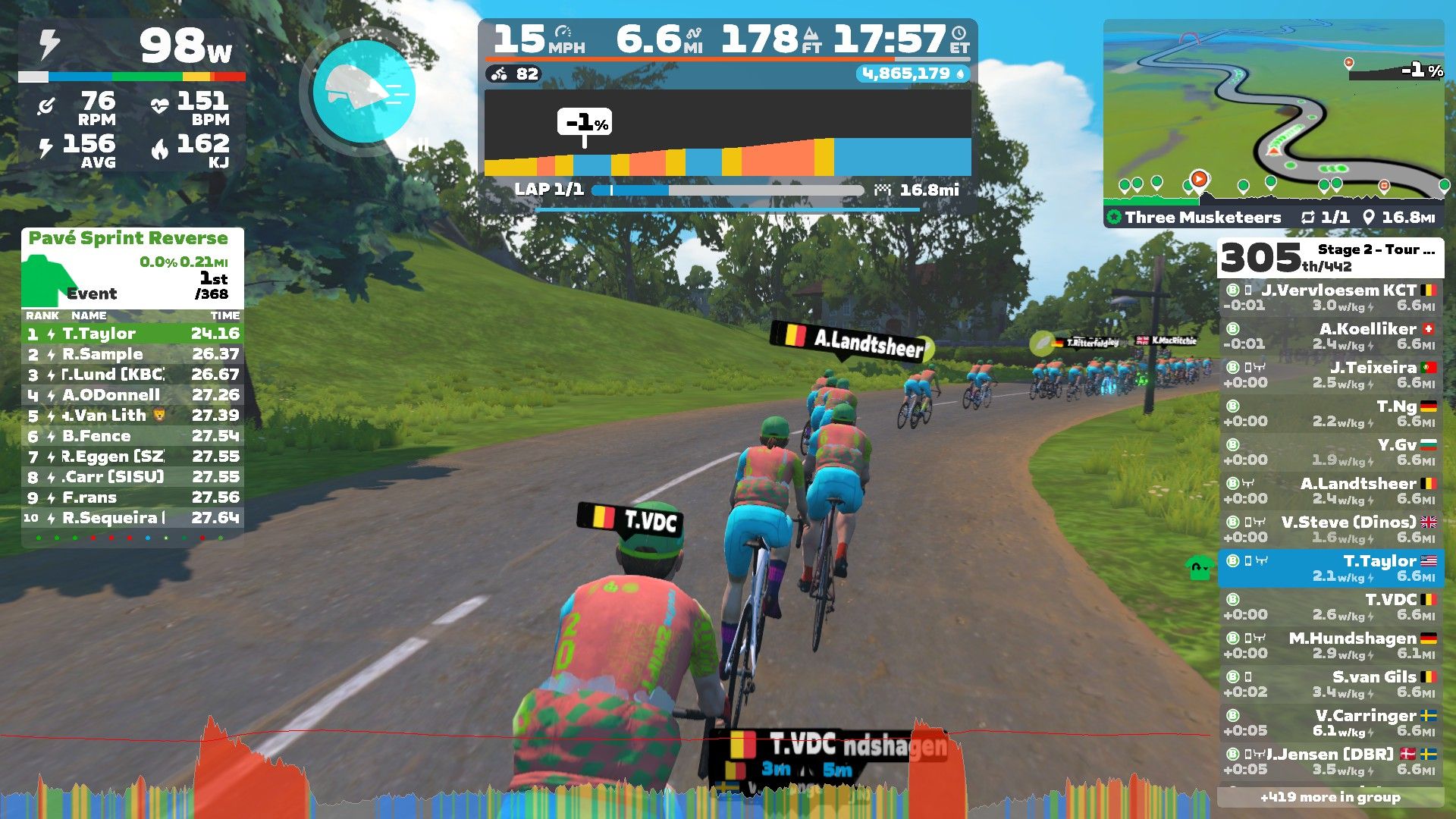Viewport: 1456px width, 819px height.
Task: Select J.Vervloesem KCT in nearby riders list
Action: coord(1330,297)
